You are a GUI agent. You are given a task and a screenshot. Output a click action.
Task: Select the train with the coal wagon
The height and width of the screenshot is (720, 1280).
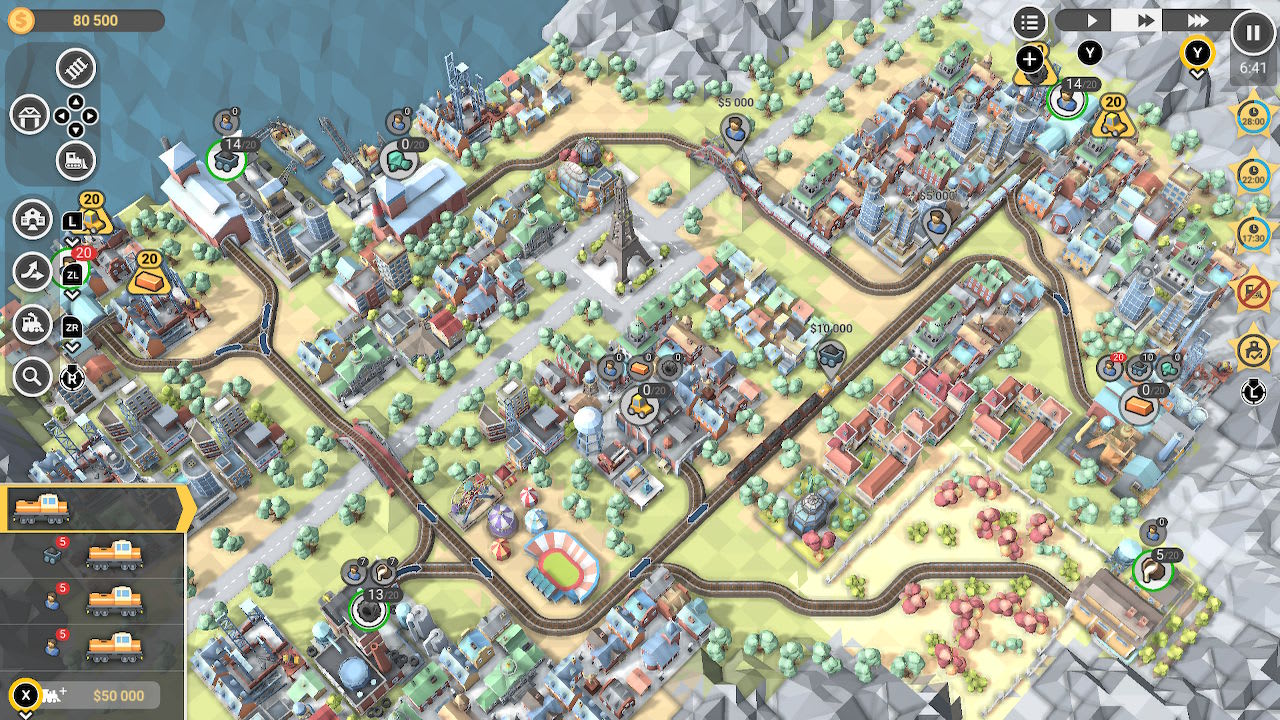(x=112, y=557)
